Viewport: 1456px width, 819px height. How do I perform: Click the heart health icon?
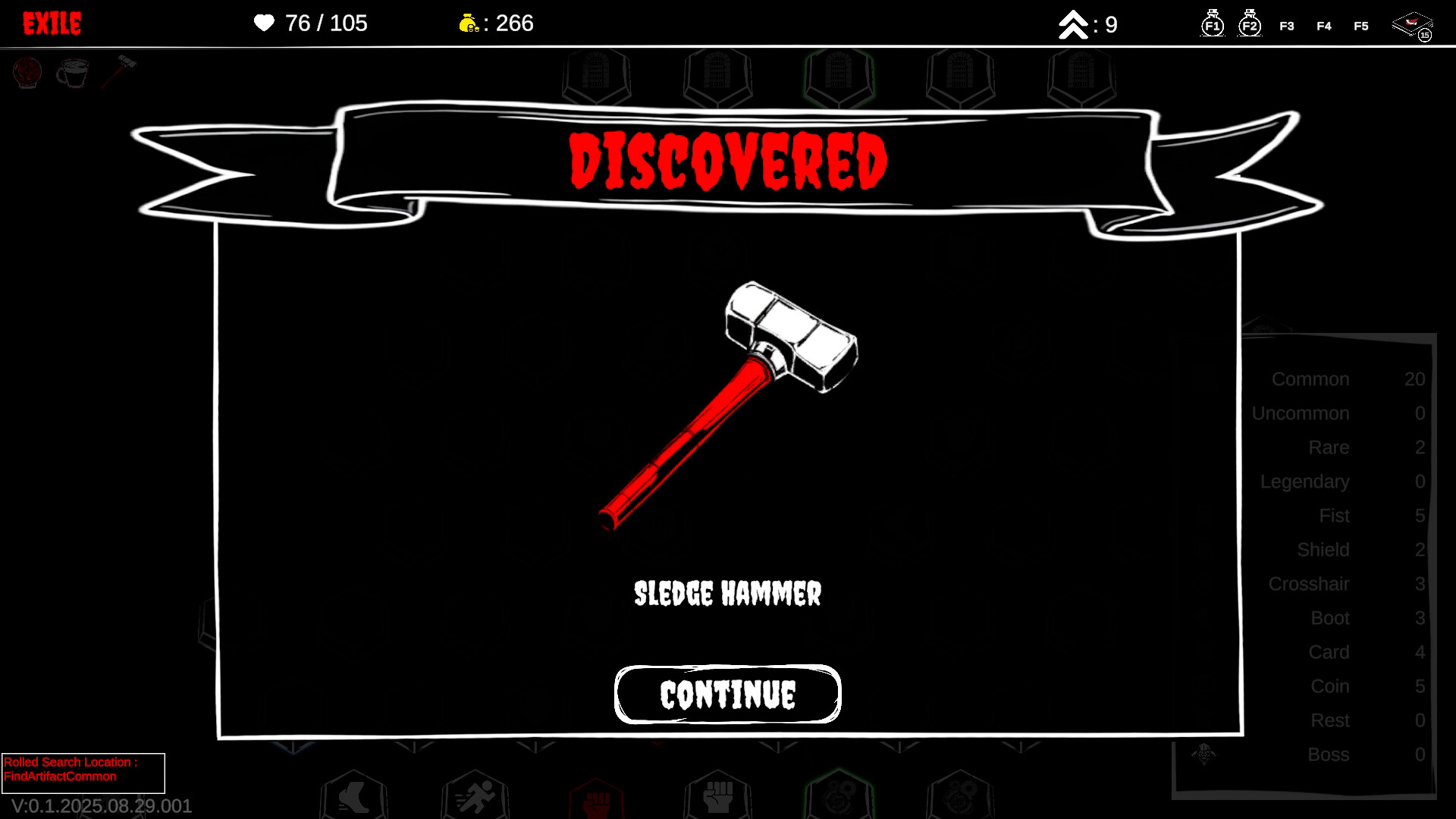coord(263,24)
